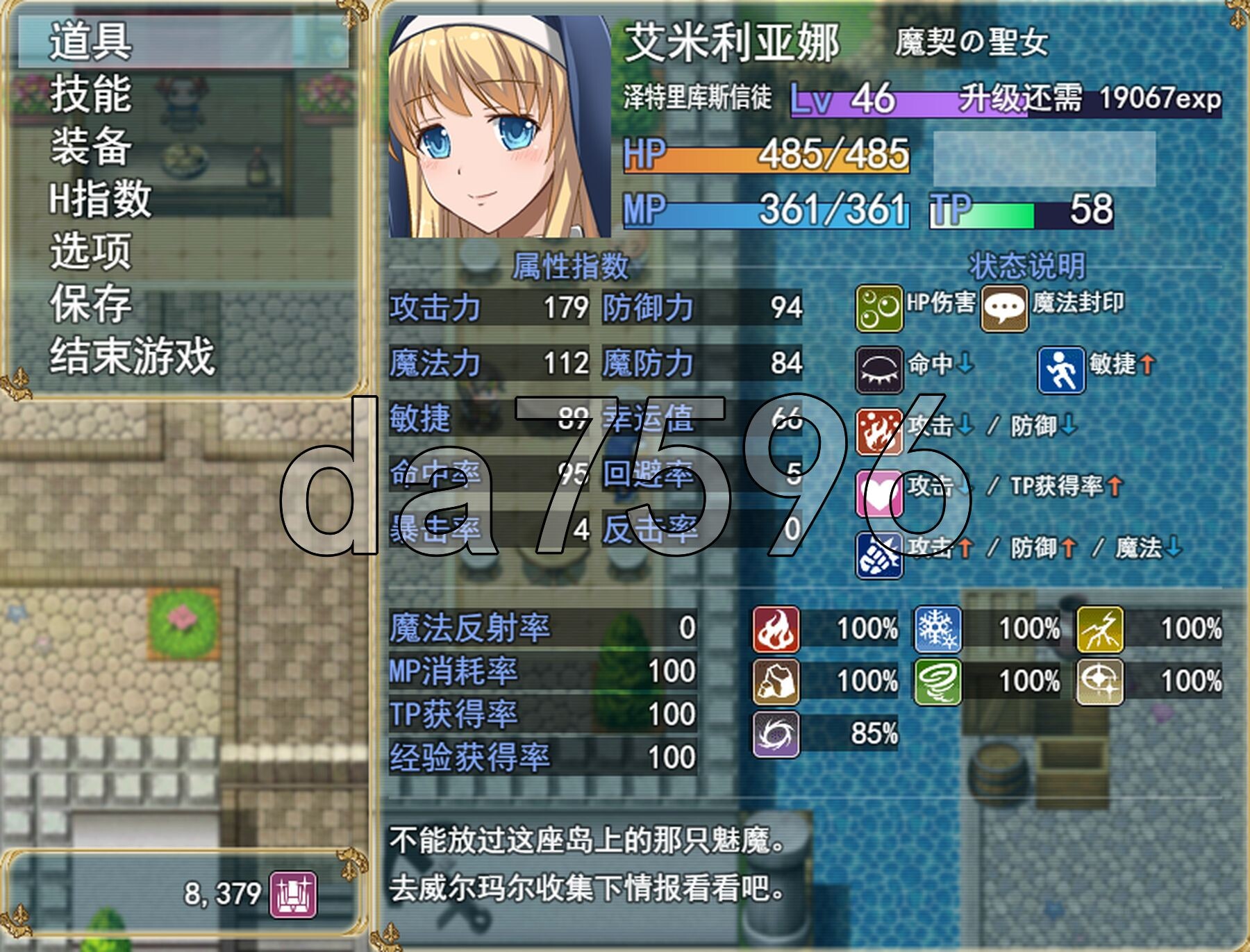The height and width of the screenshot is (952, 1250).
Task: Click the pink gold currency icon
Action: [293, 894]
